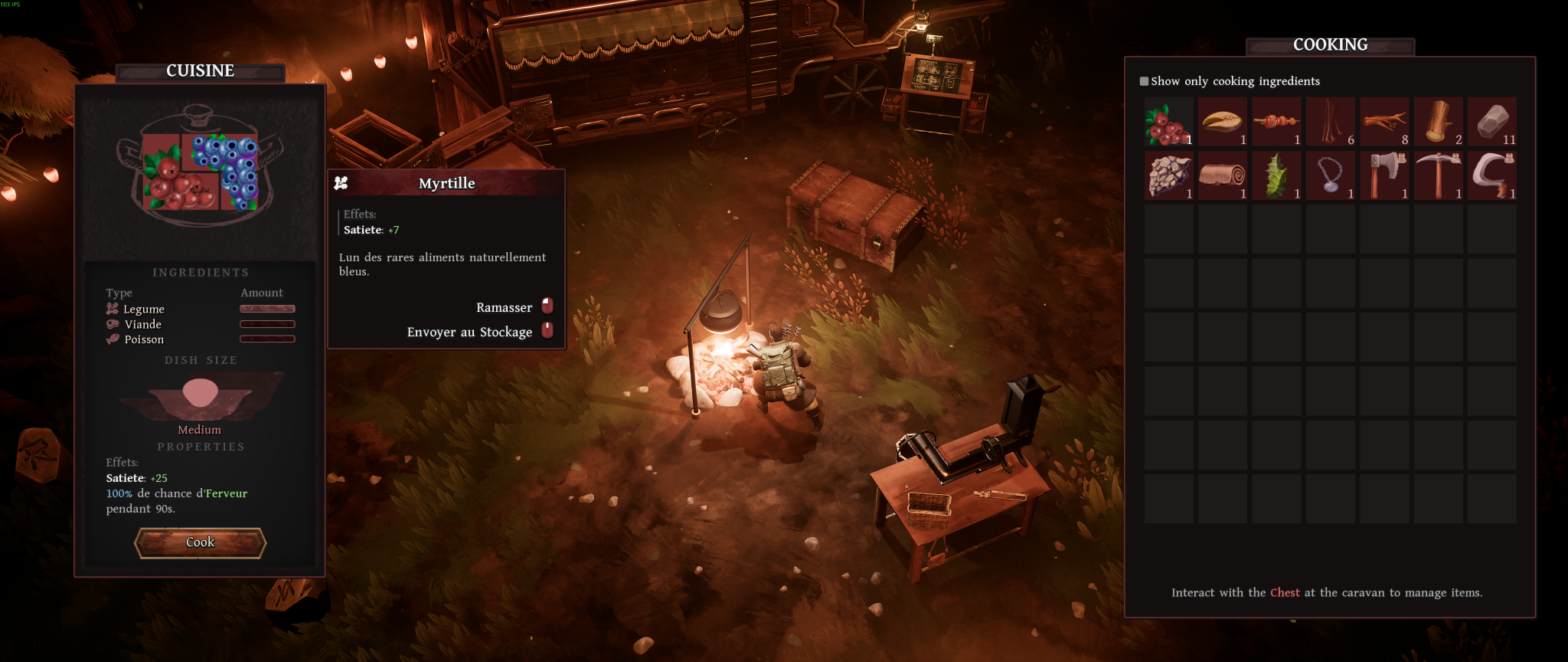Select the bundle of twigs slot
This screenshot has width=1568, height=662.
click(x=1331, y=122)
